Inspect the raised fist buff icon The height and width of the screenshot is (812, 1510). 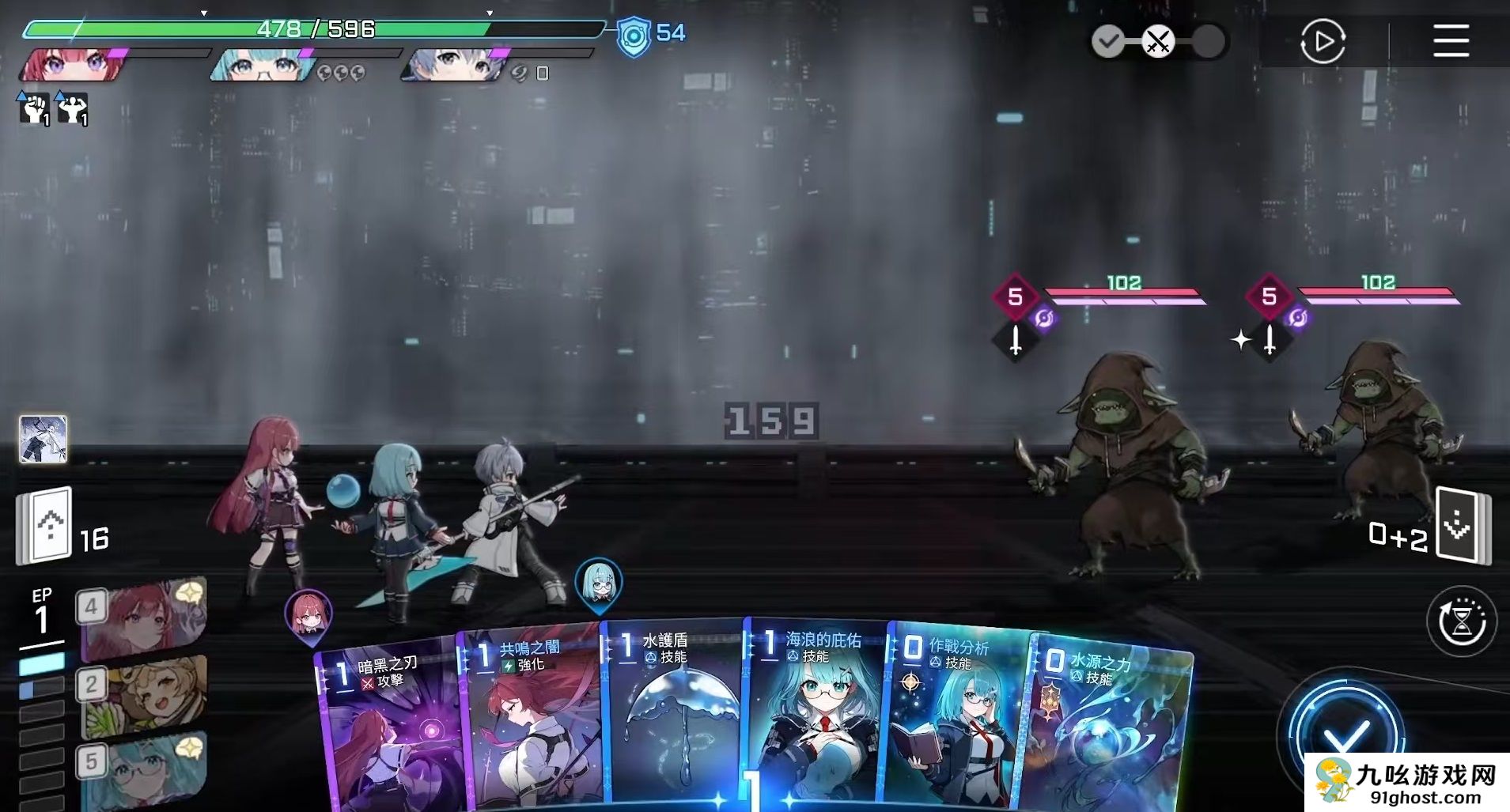[34, 108]
